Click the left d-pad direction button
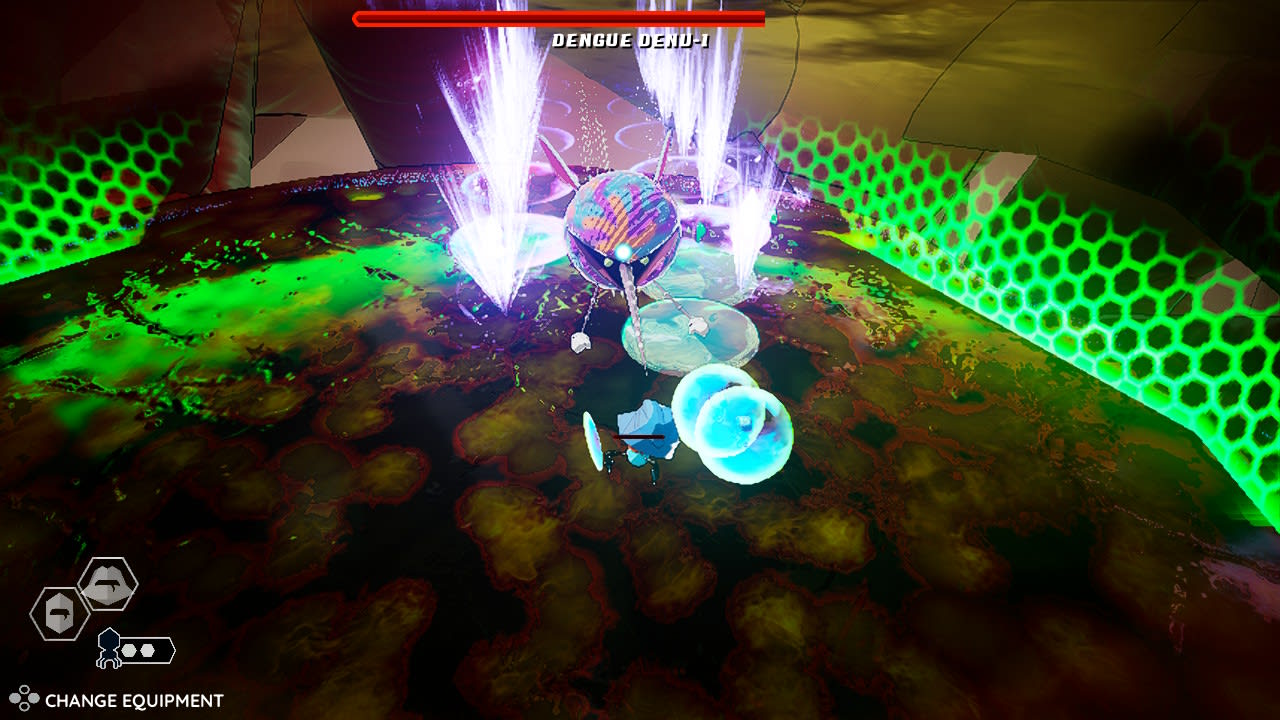The height and width of the screenshot is (720, 1280). (14, 697)
